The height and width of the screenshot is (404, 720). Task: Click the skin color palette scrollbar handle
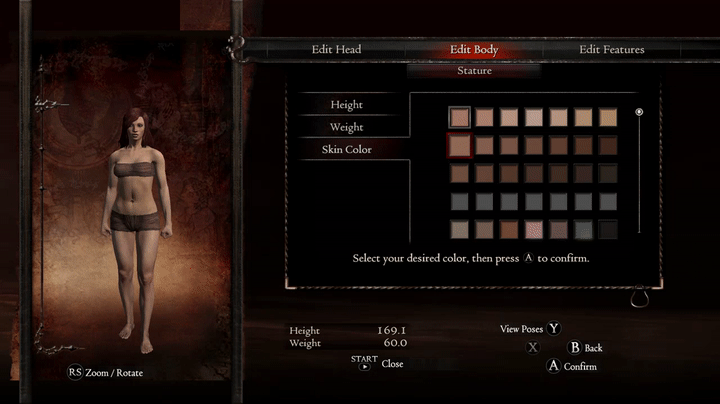pyautogui.click(x=639, y=113)
